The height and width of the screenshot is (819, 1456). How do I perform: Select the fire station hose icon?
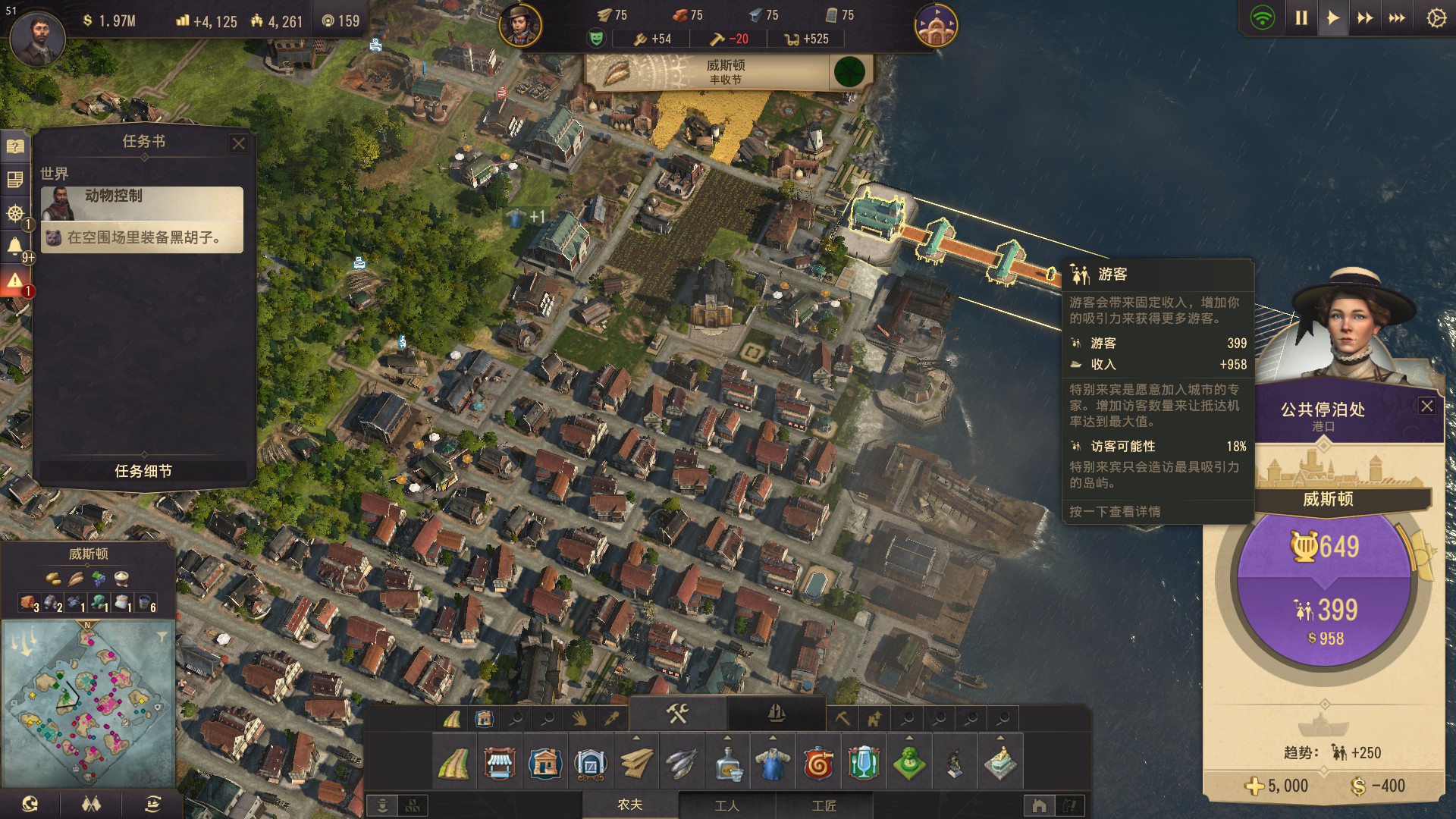818,763
